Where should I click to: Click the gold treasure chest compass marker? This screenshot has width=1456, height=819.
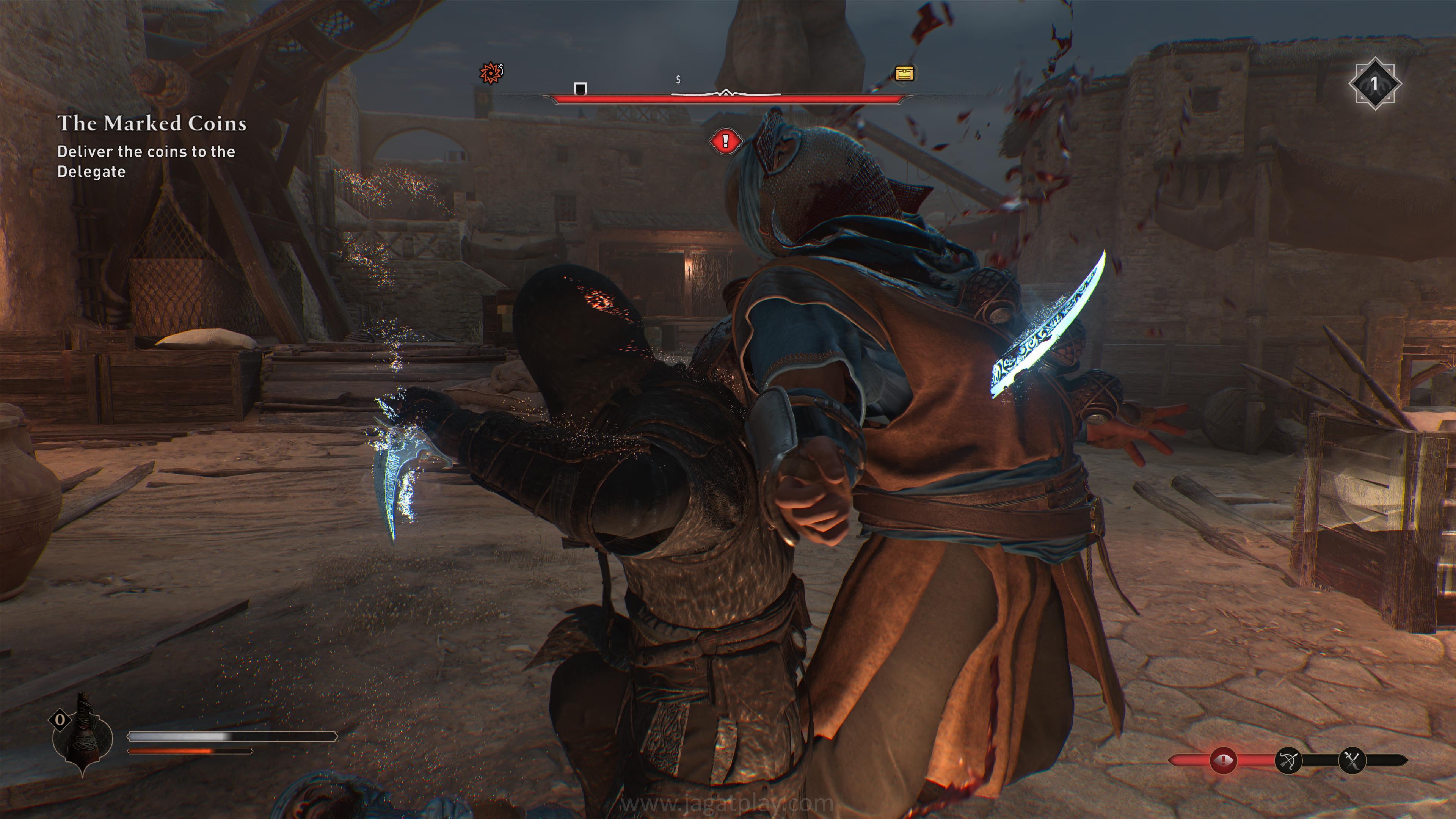click(x=904, y=74)
